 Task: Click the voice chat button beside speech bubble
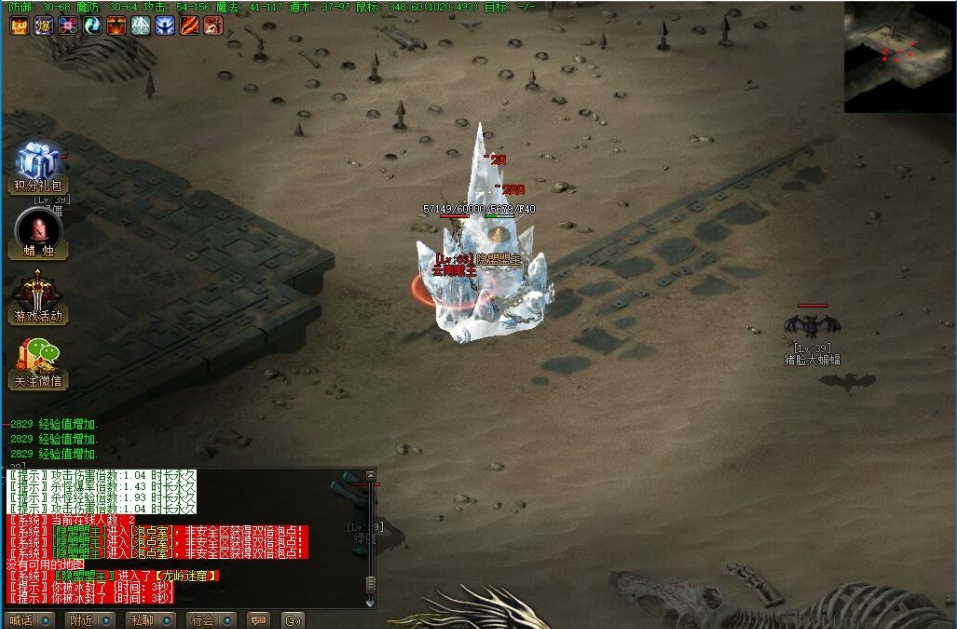pos(291,620)
